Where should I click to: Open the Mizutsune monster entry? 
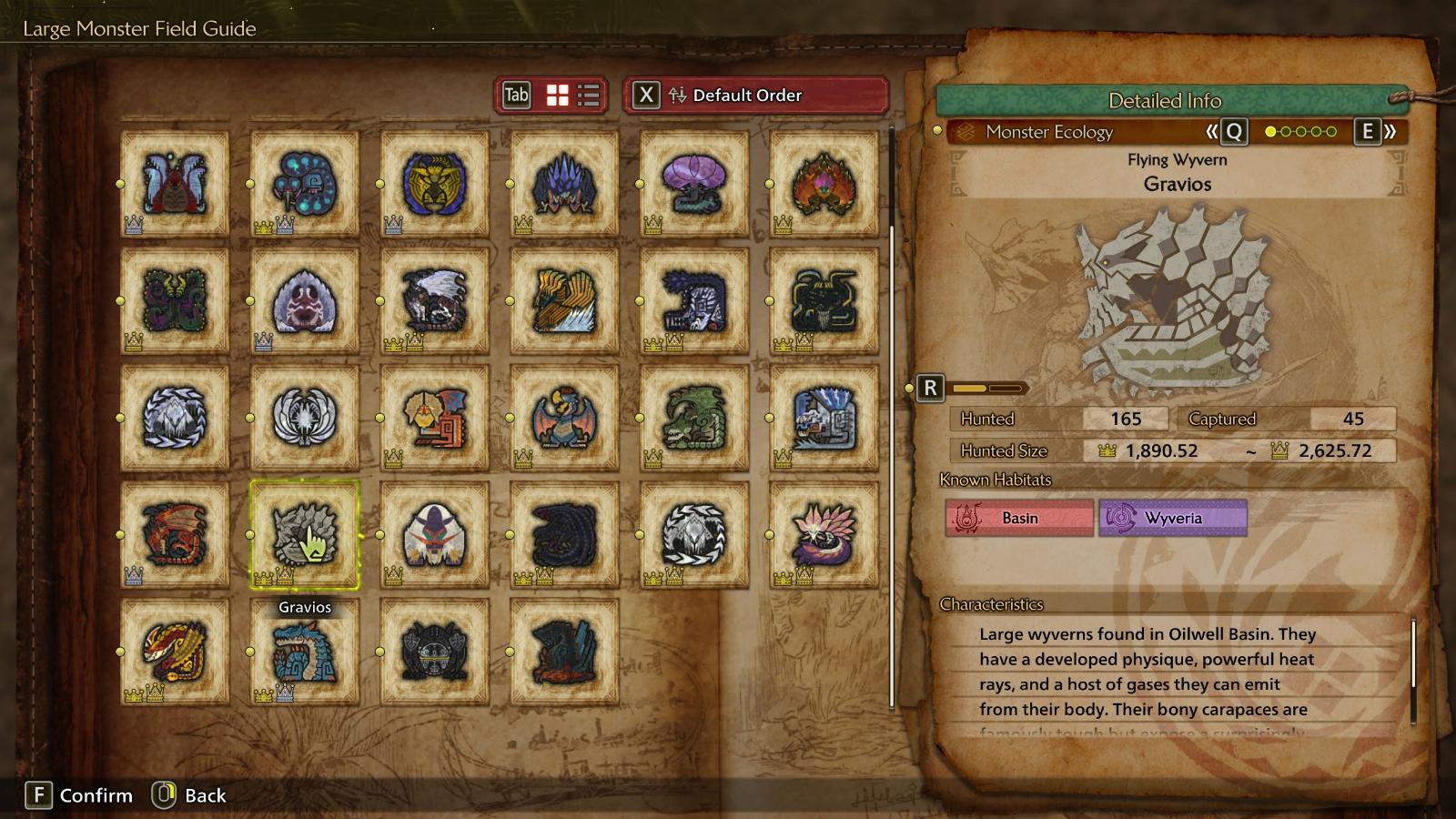tap(824, 534)
